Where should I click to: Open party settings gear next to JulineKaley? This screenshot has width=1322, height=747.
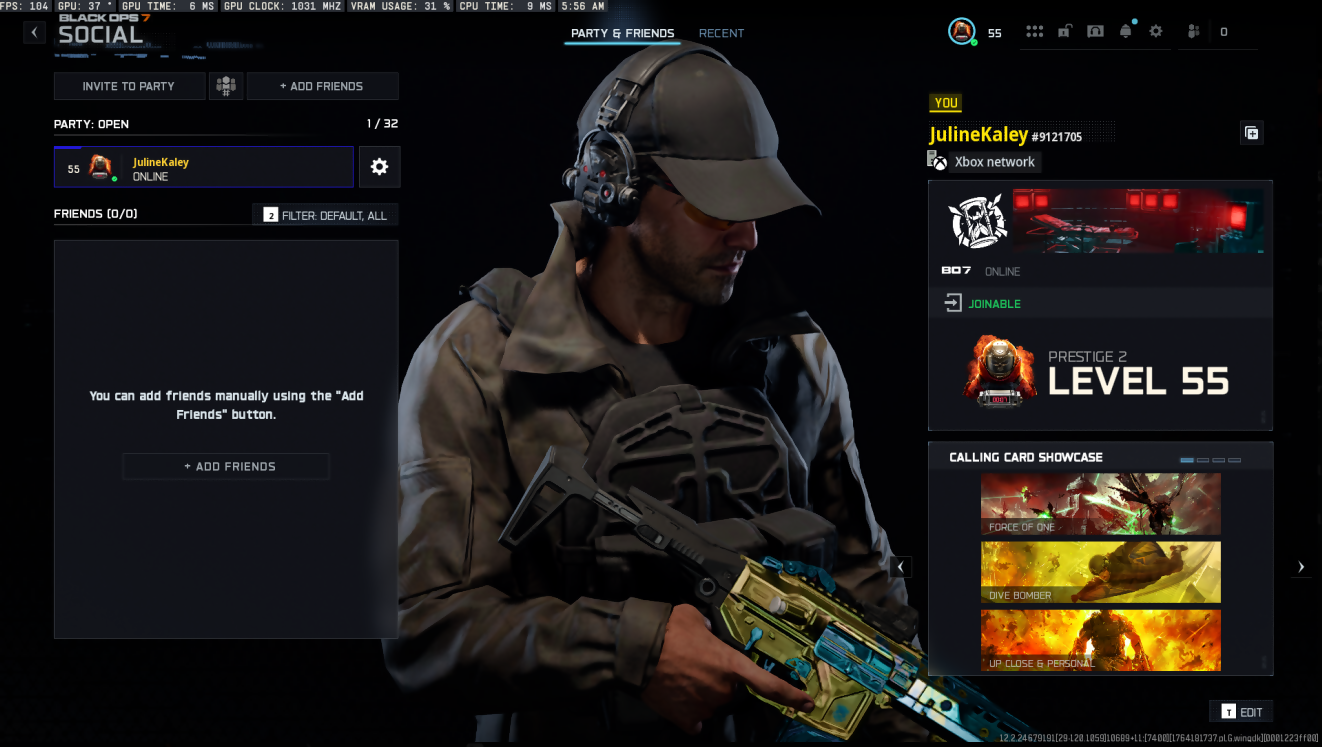(379, 167)
